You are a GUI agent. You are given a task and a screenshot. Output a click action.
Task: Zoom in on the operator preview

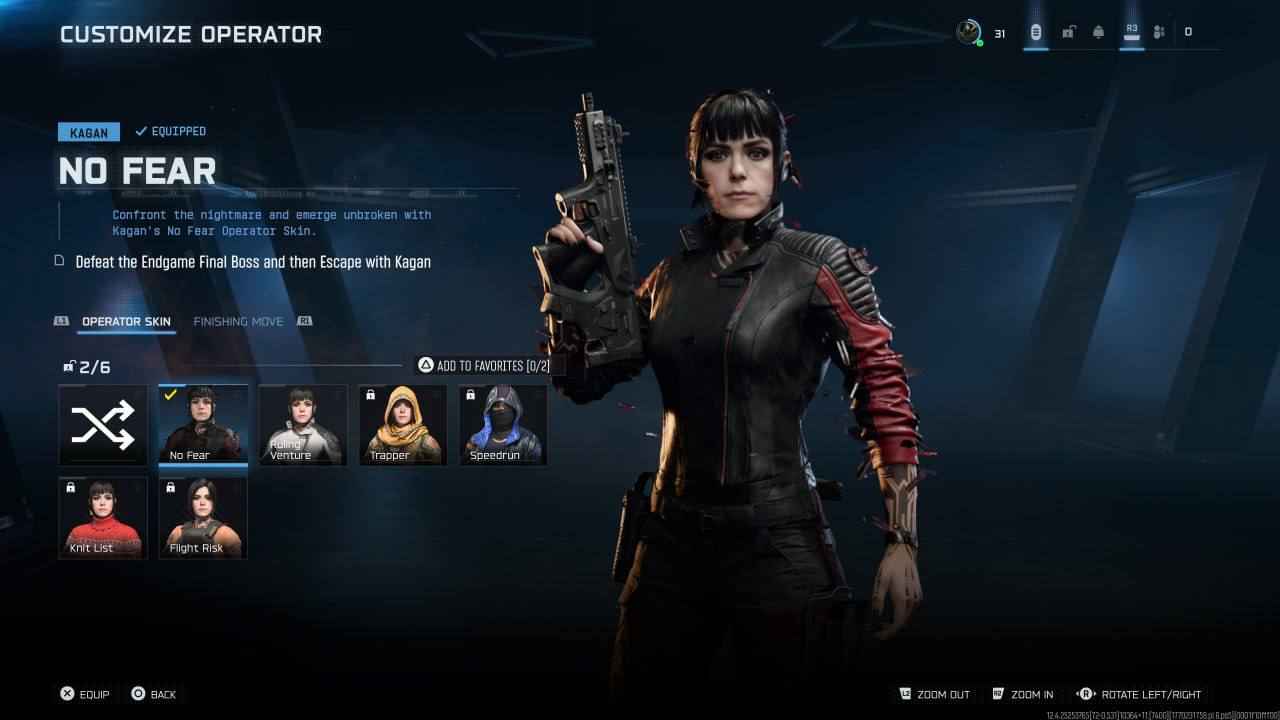[1022, 694]
